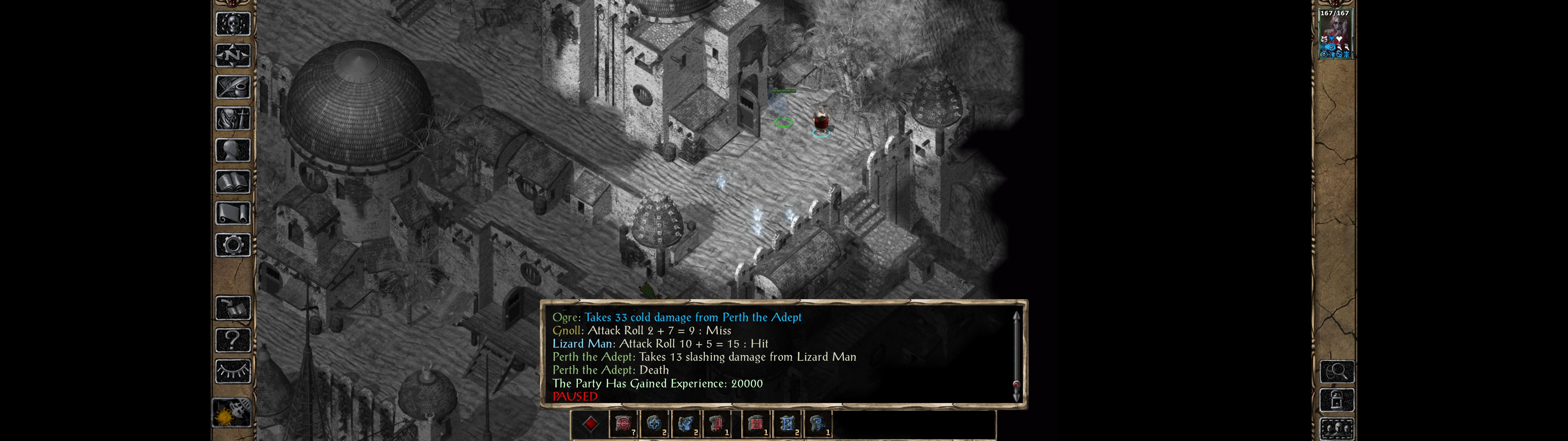The height and width of the screenshot is (441, 1568).
Task: Click the sun and skull clock
Action: click(232, 413)
